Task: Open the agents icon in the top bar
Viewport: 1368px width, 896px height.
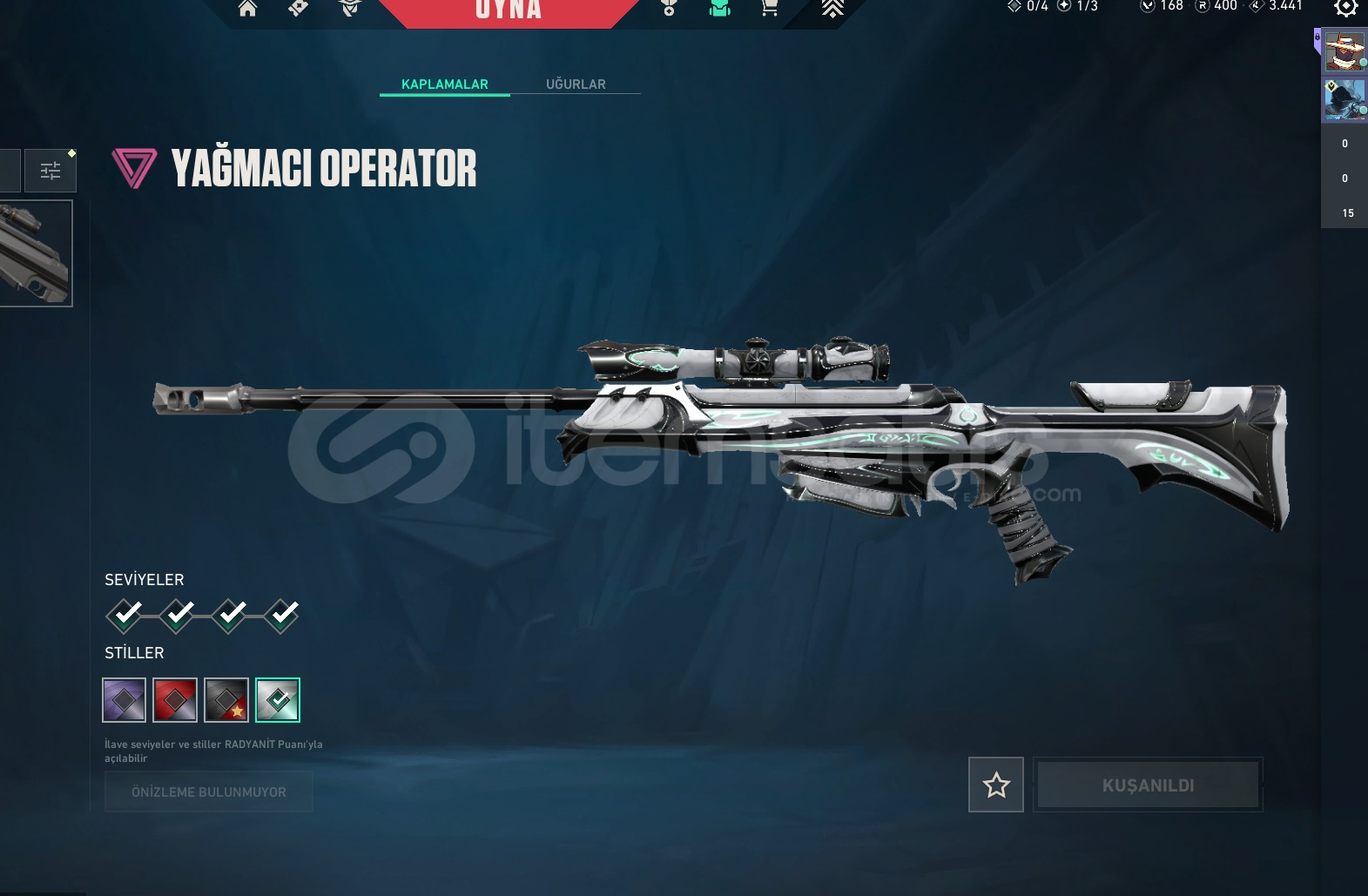Action: (x=349, y=8)
